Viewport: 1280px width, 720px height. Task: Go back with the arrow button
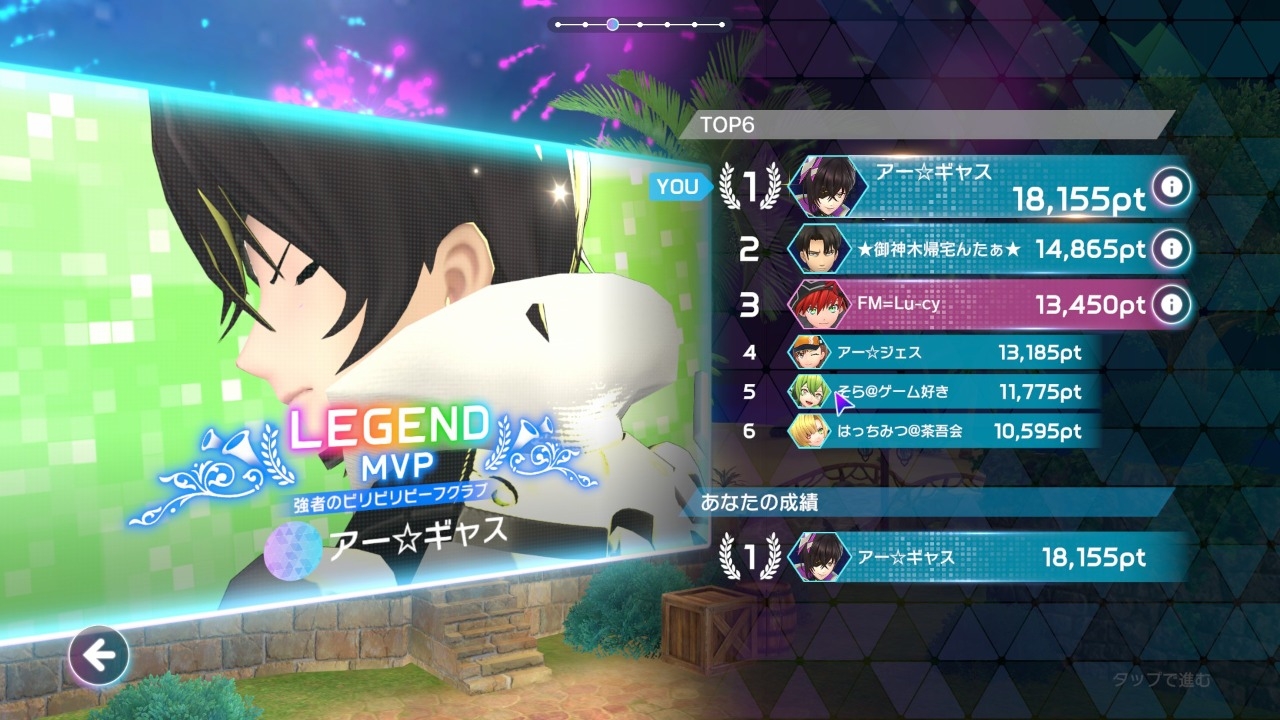pos(99,656)
